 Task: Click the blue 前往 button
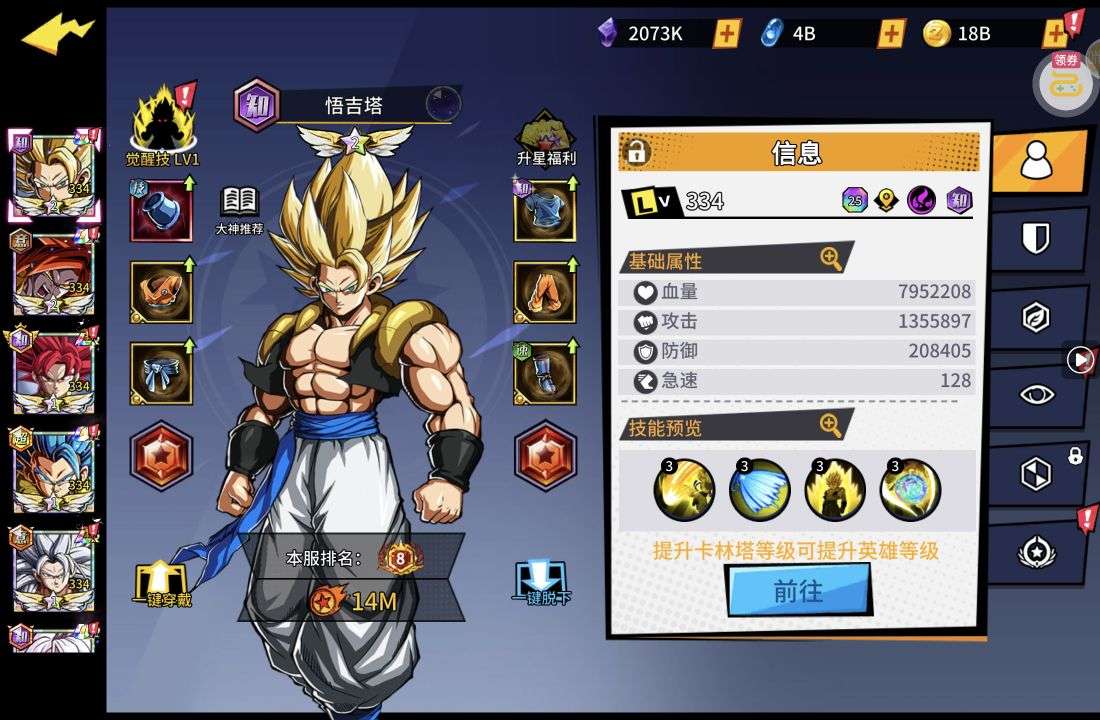(x=798, y=590)
